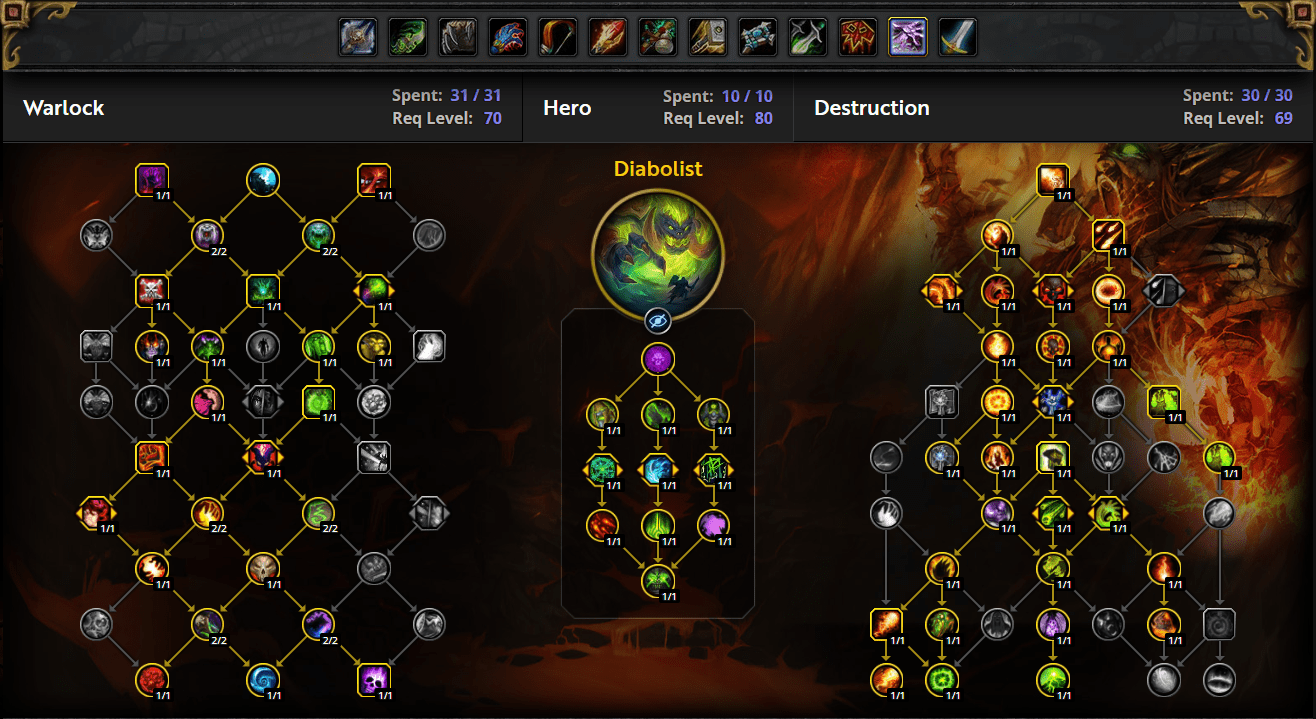Click the purple top node of the Diabolist tree

657,359
